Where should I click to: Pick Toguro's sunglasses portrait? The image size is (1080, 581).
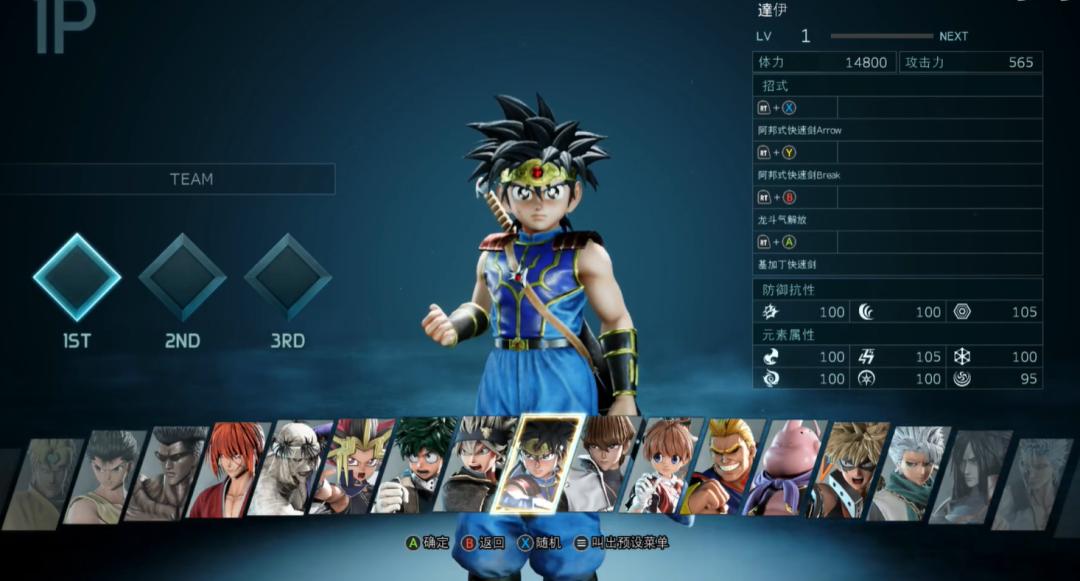[166, 472]
